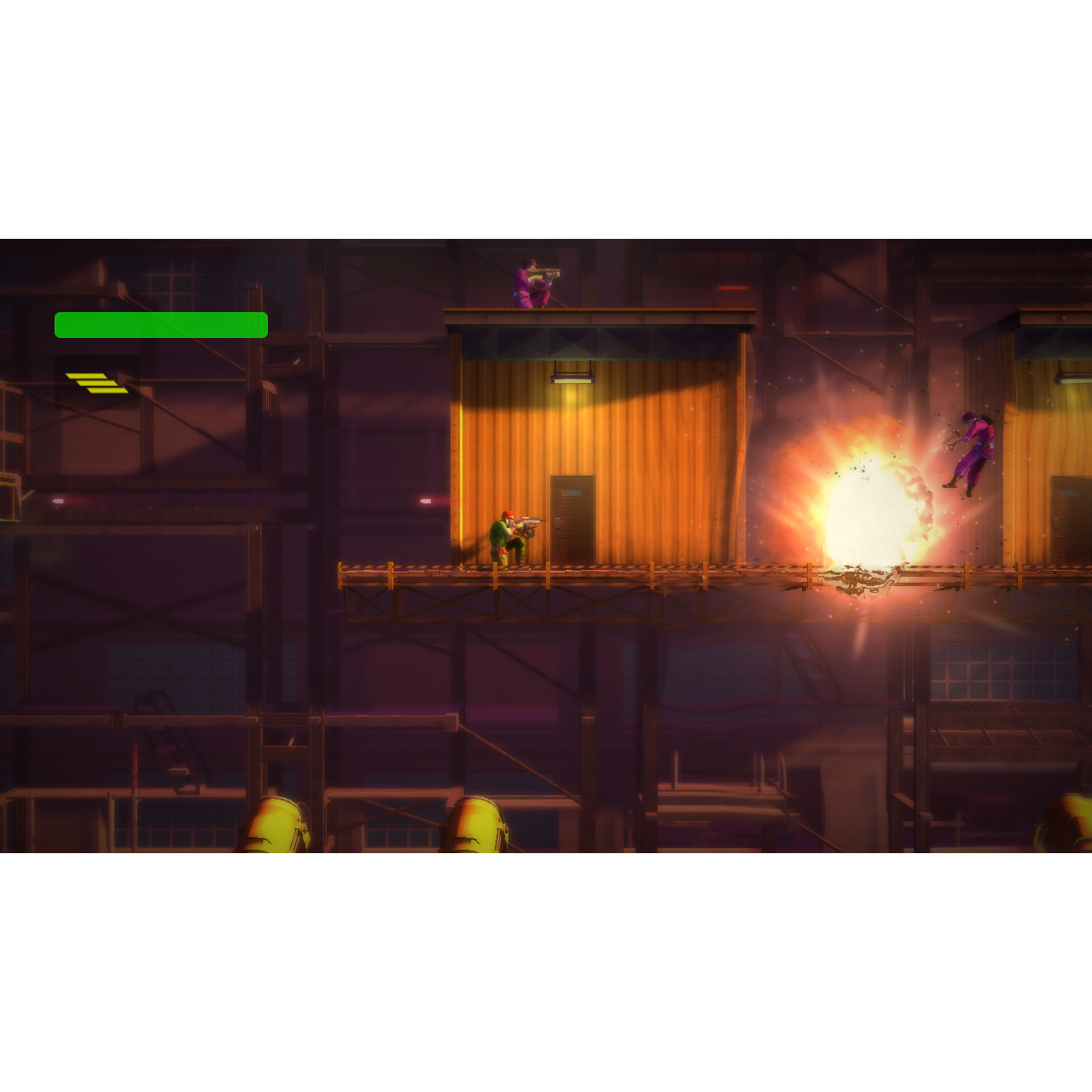
Task: Click the explosion fireball
Action: tap(862, 503)
